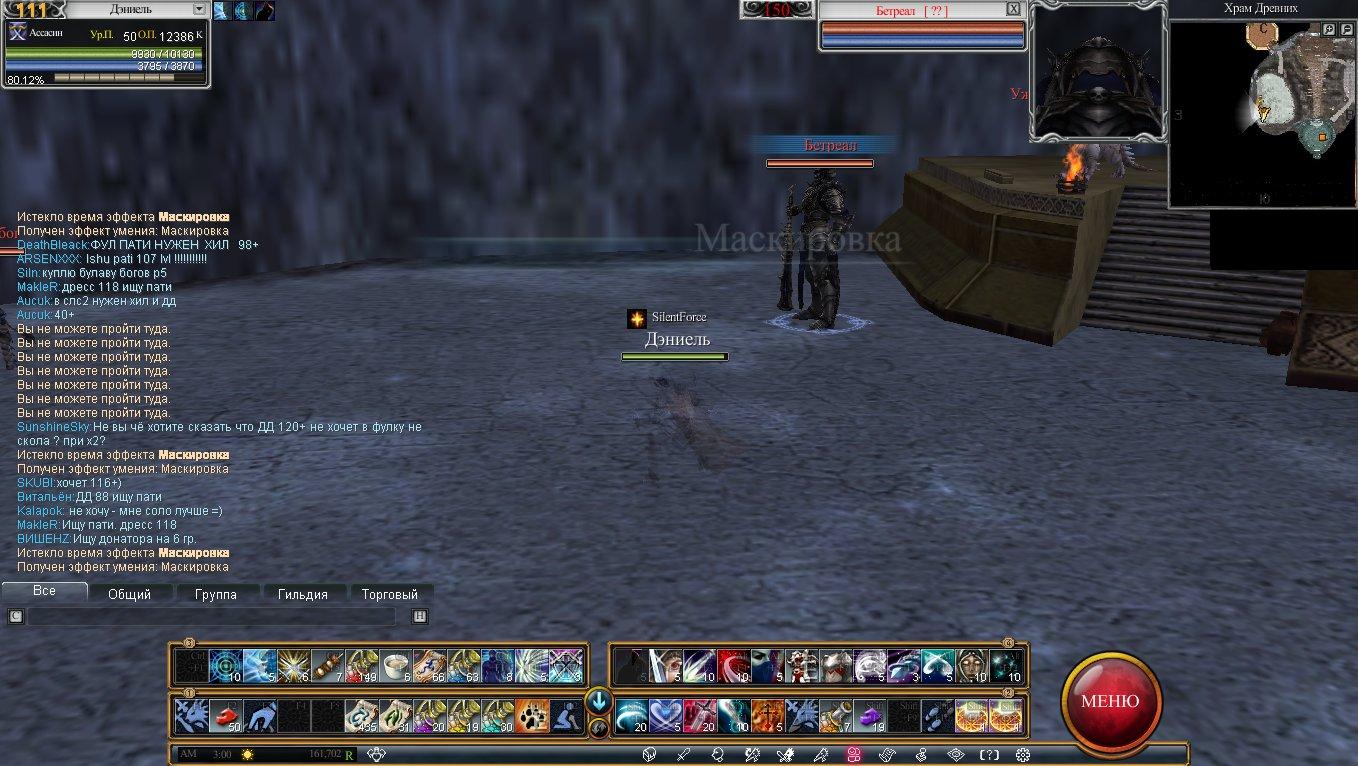Open settings via the gear icon
Screen dimensions: 1358x766
click(x=1021, y=755)
